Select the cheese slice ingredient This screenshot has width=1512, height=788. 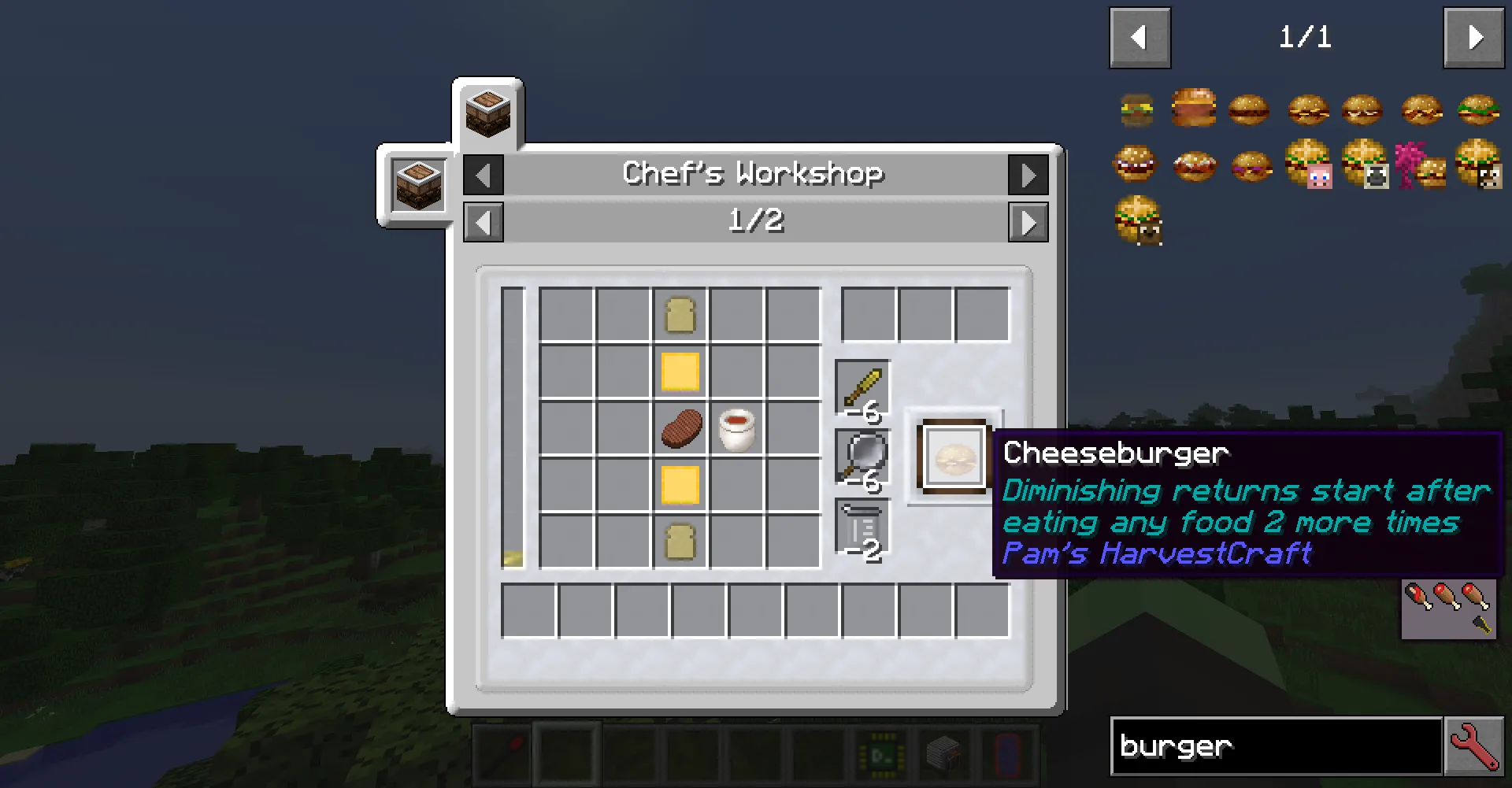[x=681, y=372]
